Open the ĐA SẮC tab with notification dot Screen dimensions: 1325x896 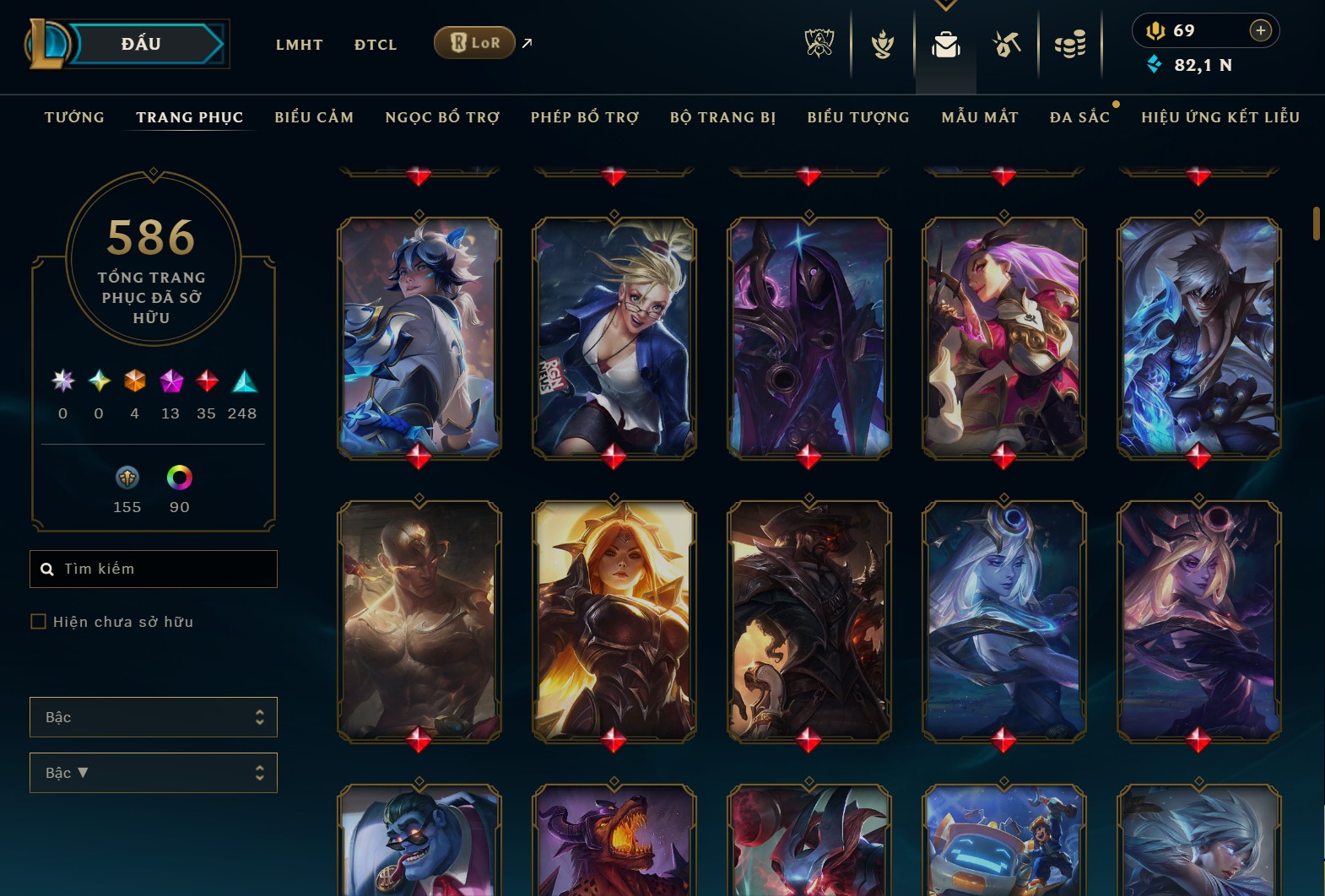pos(1080,117)
